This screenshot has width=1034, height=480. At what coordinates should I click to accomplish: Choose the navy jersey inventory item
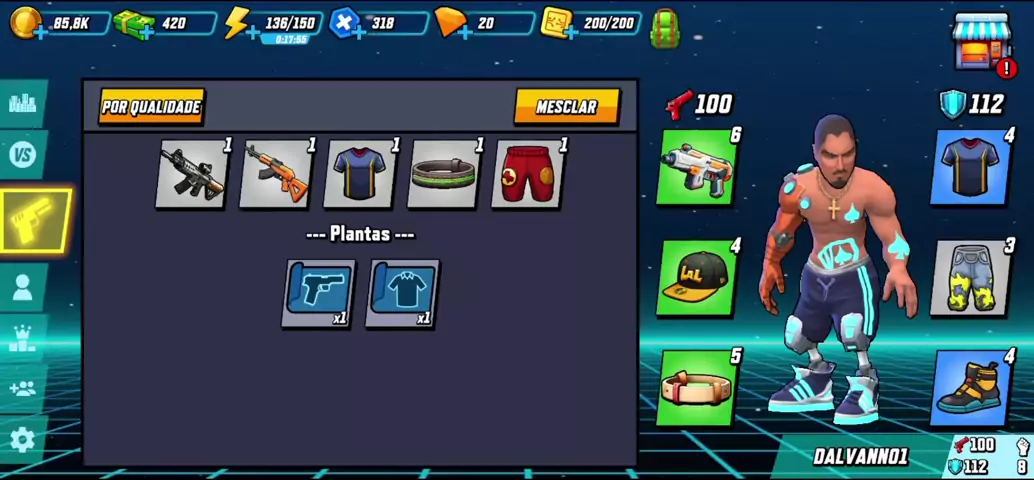coord(360,174)
